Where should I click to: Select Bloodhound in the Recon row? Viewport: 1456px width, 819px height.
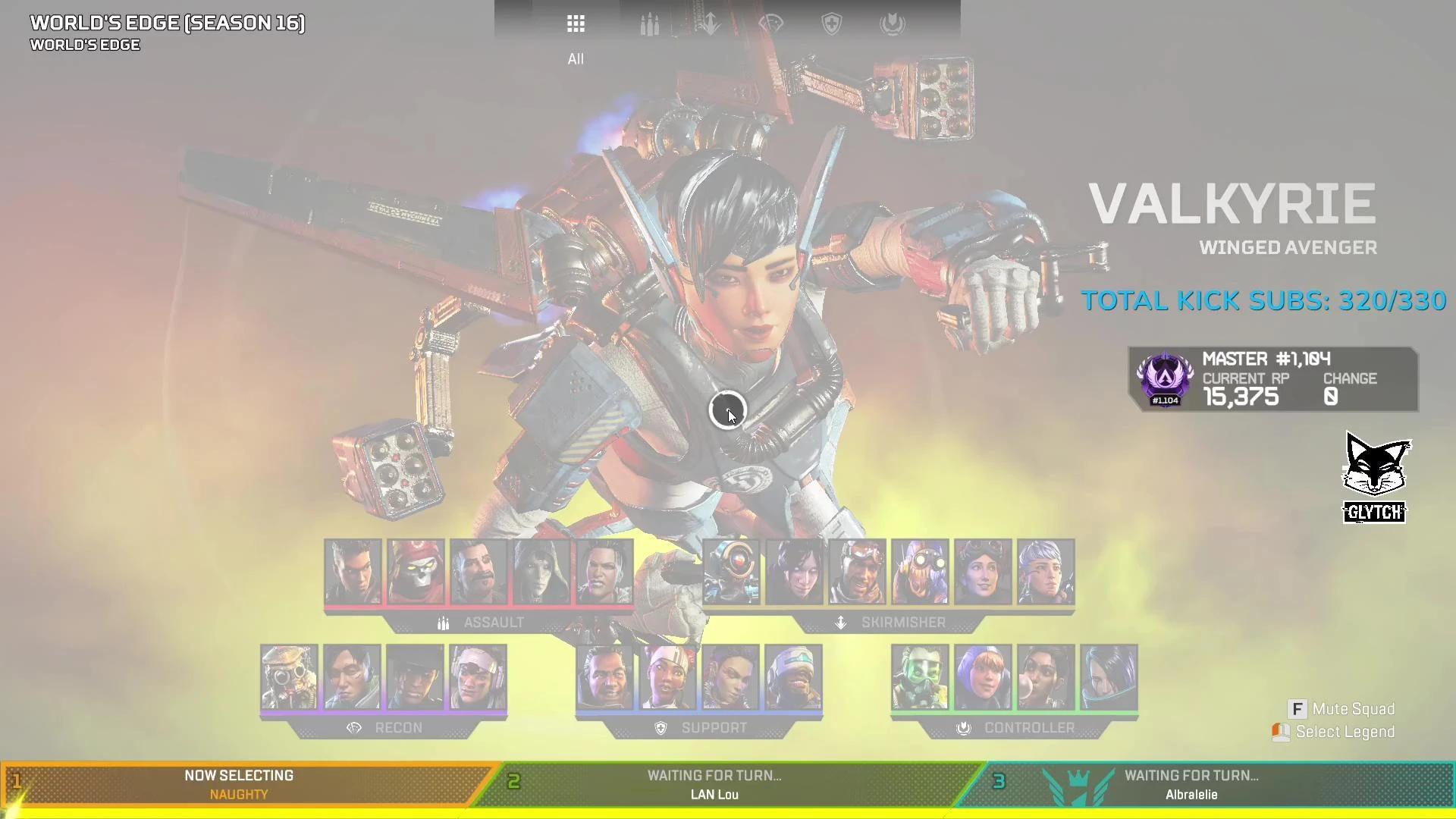click(289, 677)
